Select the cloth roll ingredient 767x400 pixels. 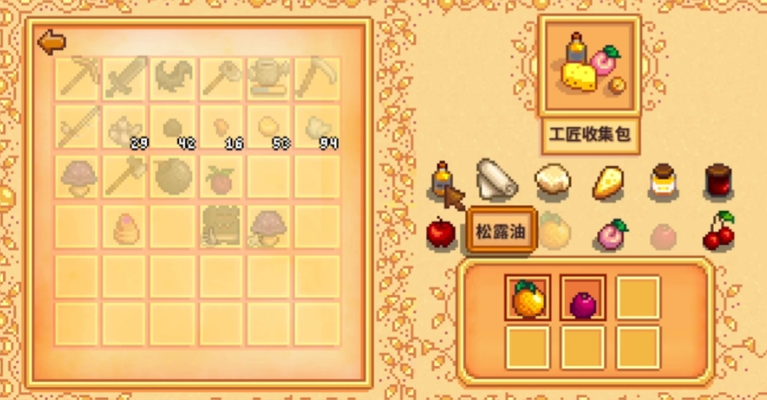coord(497,180)
